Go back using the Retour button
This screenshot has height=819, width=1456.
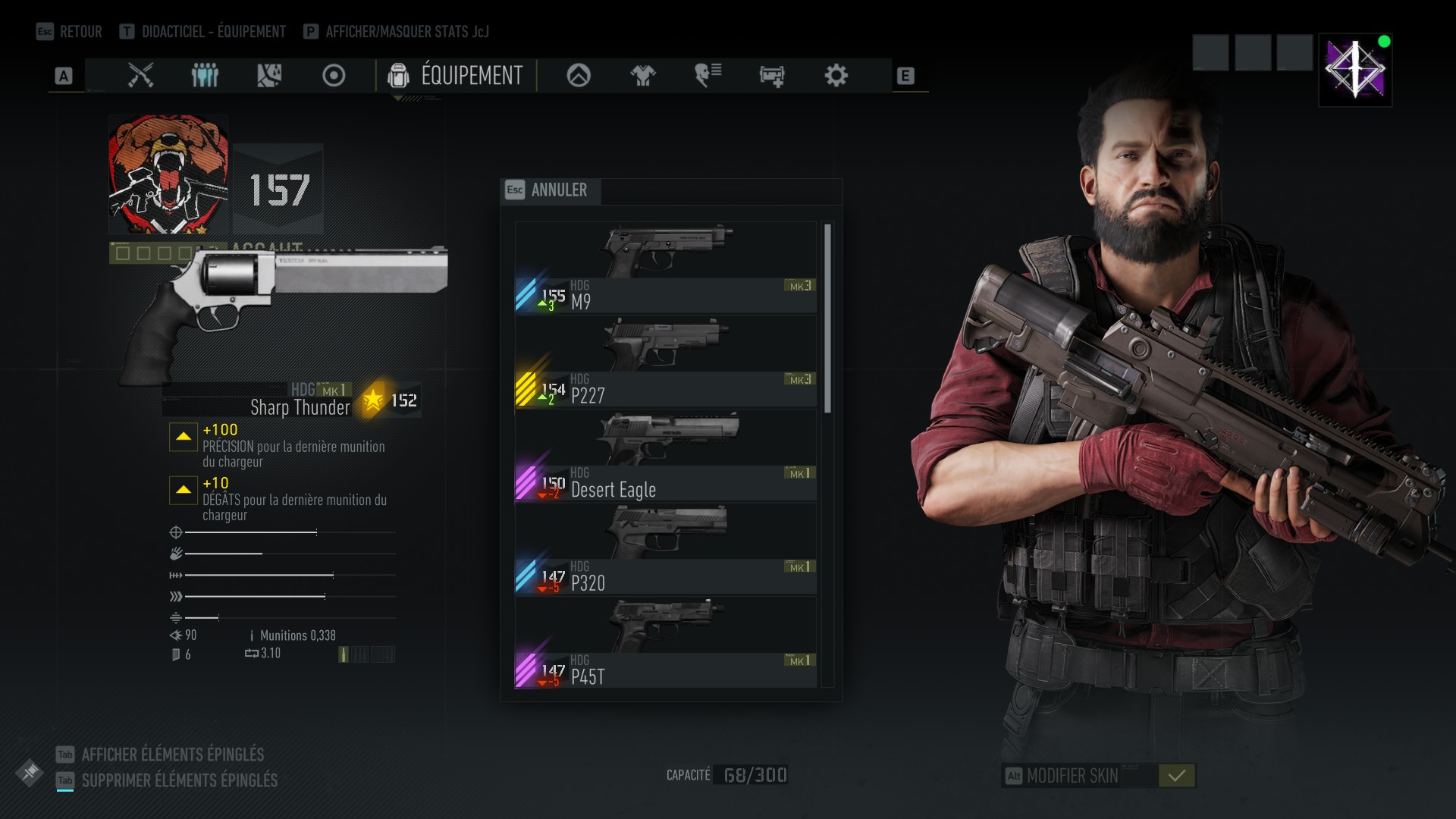tap(70, 32)
